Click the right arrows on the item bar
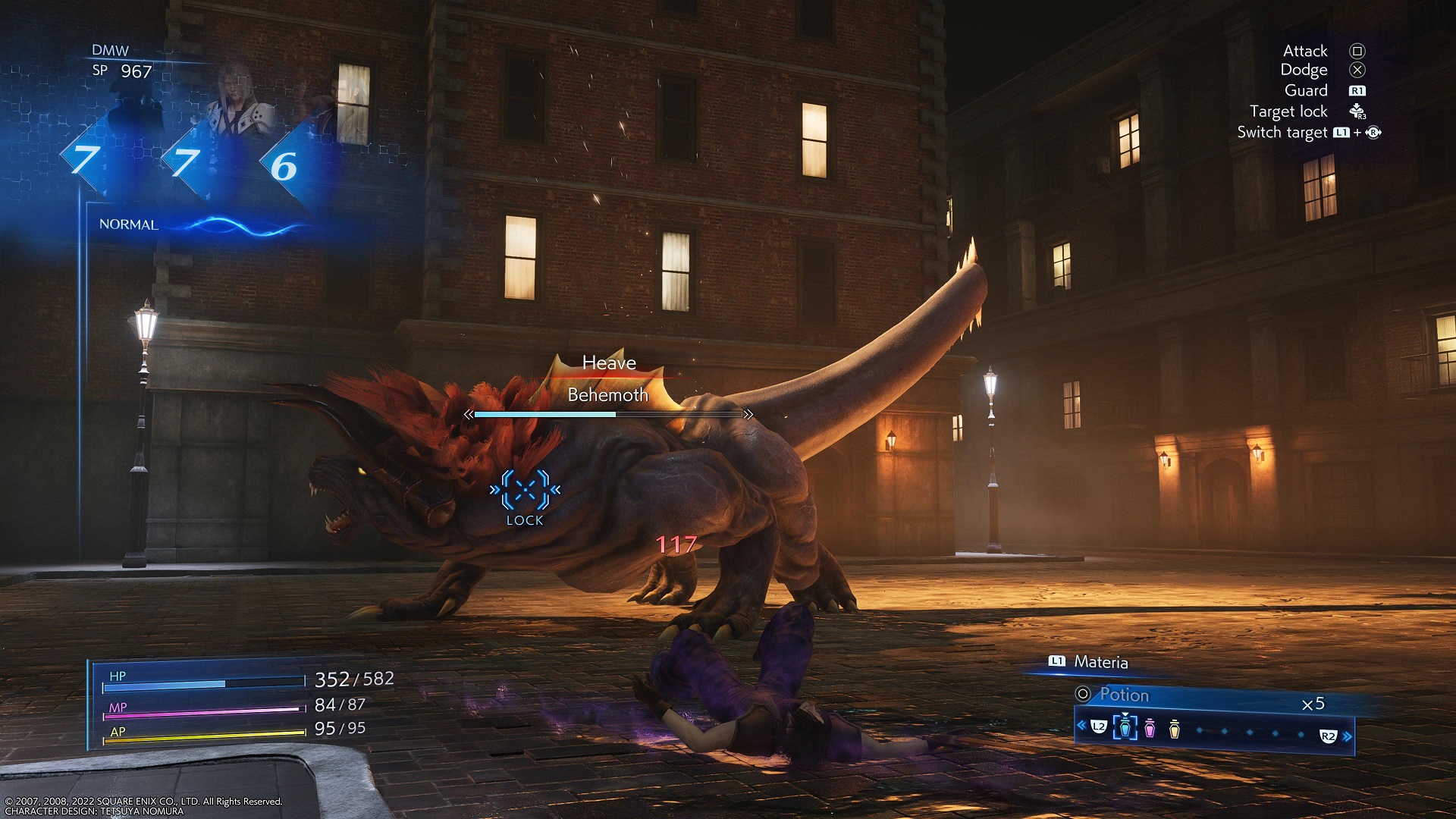Viewport: 1456px width, 819px height. [1348, 736]
